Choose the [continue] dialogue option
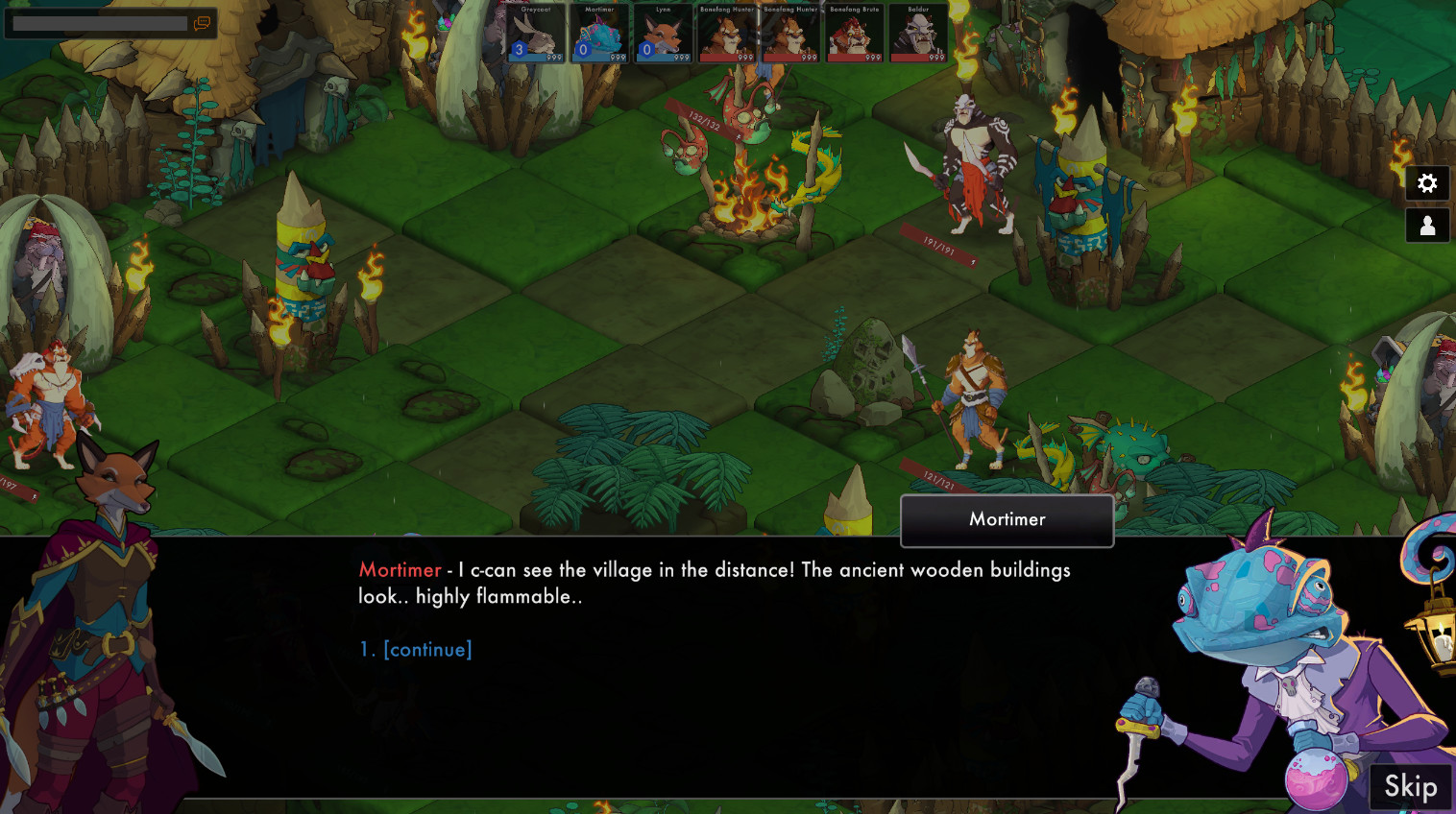 426,650
